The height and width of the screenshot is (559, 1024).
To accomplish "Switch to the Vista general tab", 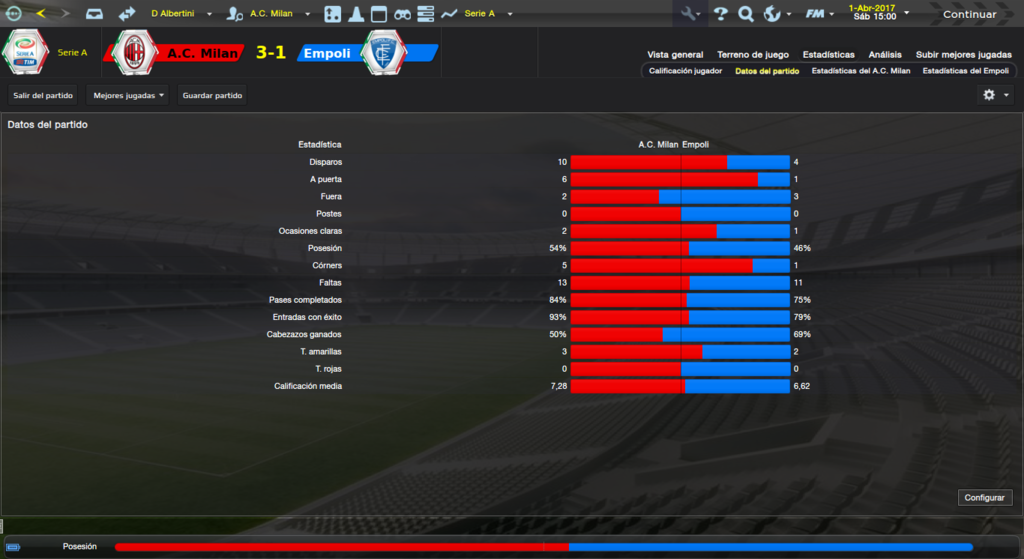I will (675, 55).
